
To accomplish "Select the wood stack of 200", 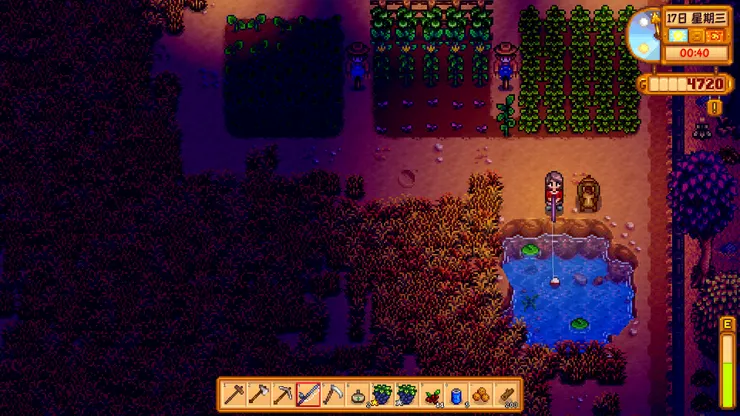I will [x=507, y=395].
